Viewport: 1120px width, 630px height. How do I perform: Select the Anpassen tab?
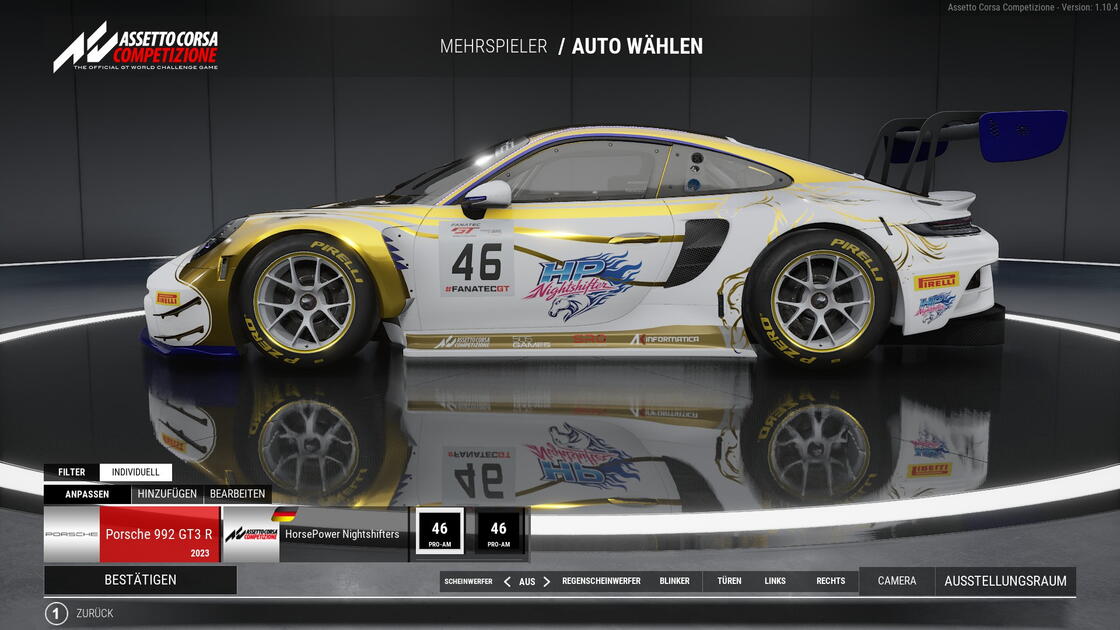[87, 494]
